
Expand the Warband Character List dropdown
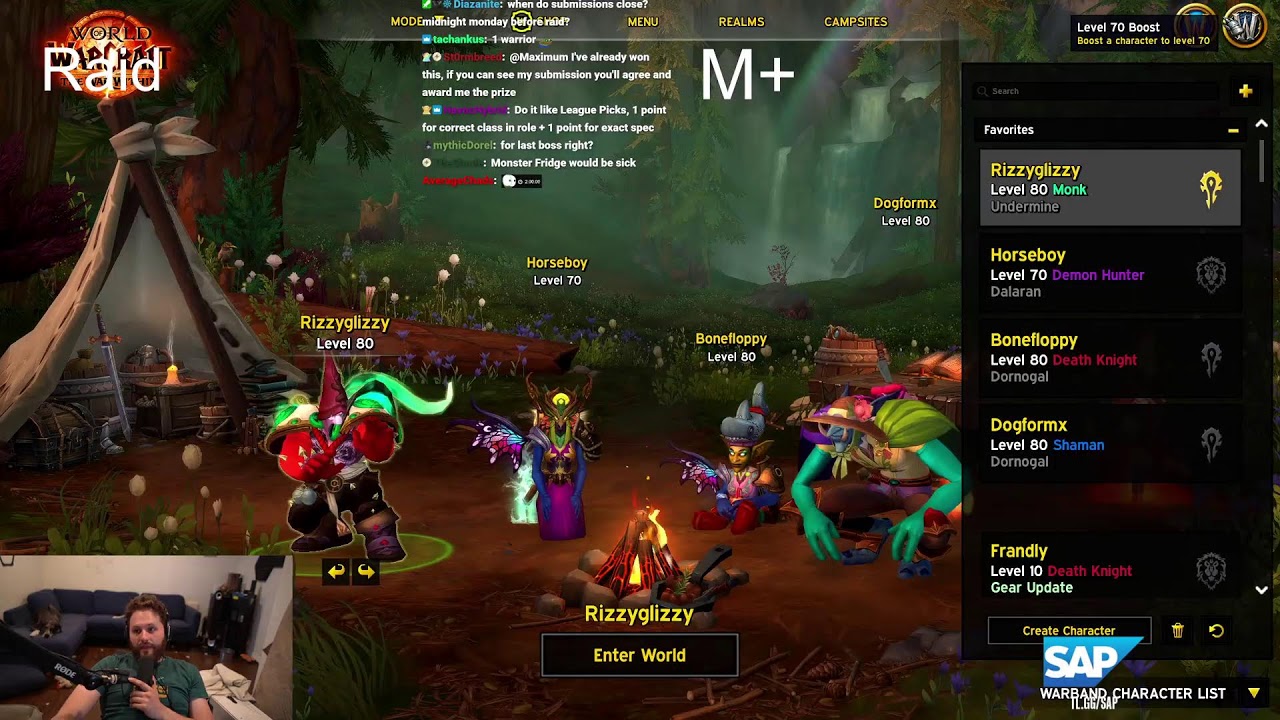coord(1254,693)
